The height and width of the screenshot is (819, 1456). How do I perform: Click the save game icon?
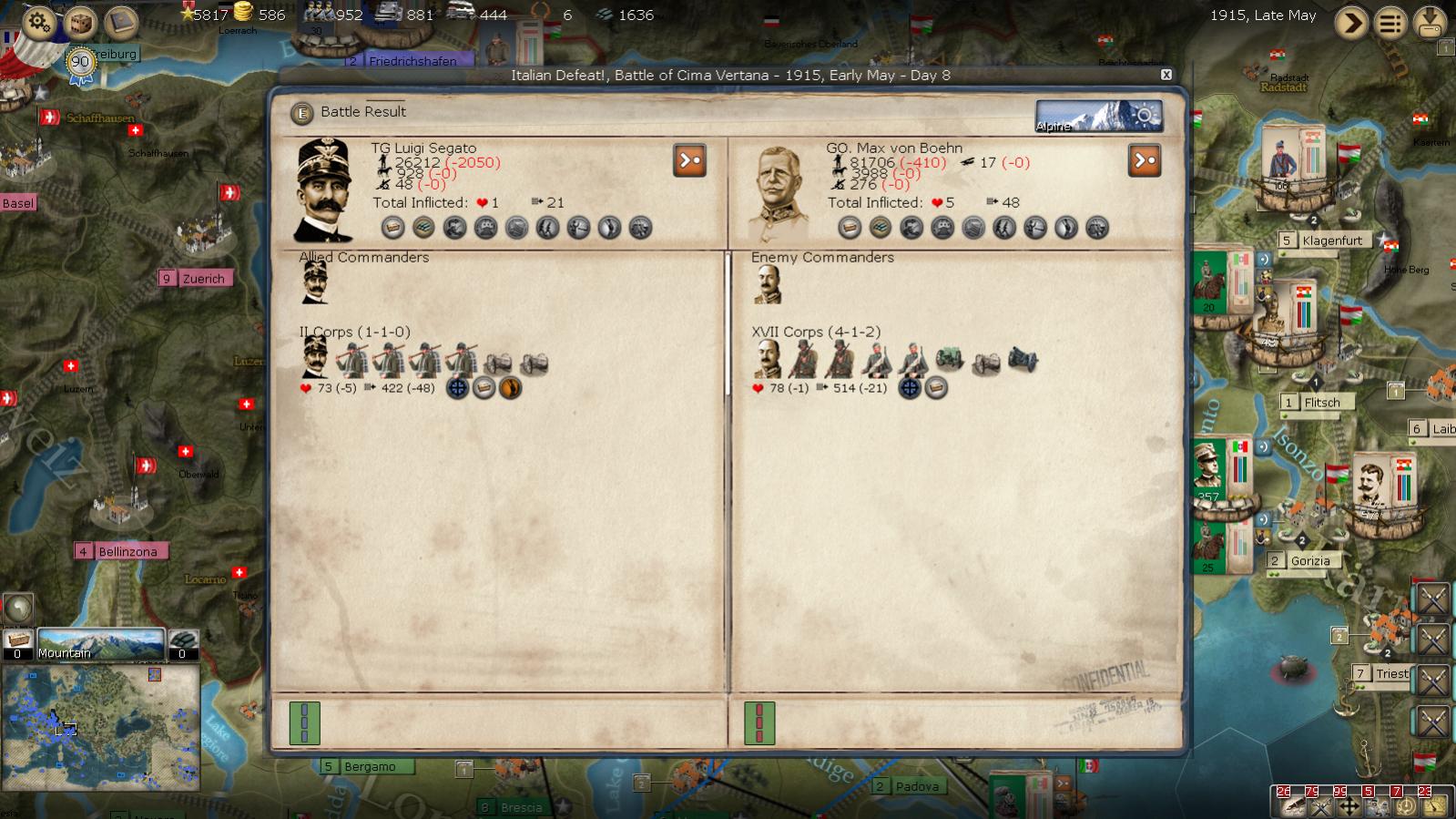(1431, 23)
